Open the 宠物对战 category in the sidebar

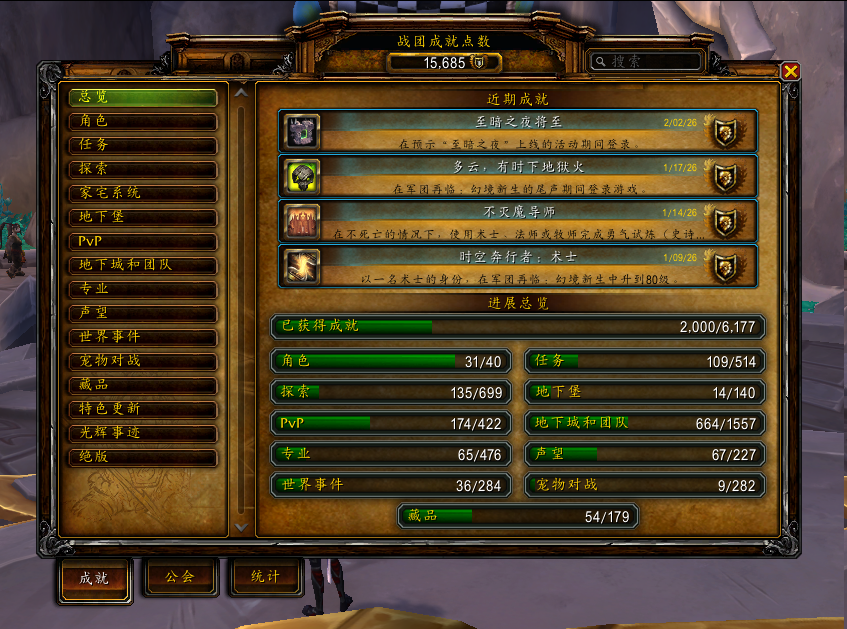point(143,361)
